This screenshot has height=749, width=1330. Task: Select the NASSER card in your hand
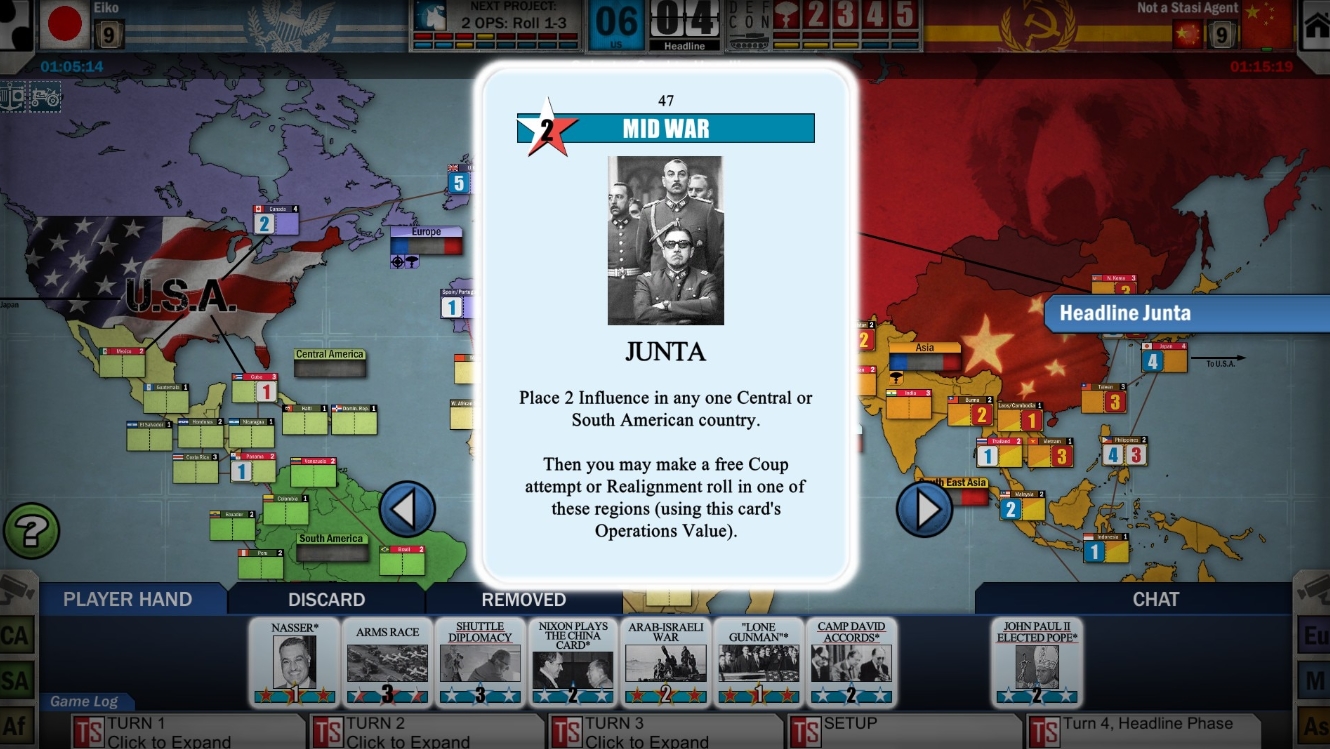pos(294,663)
